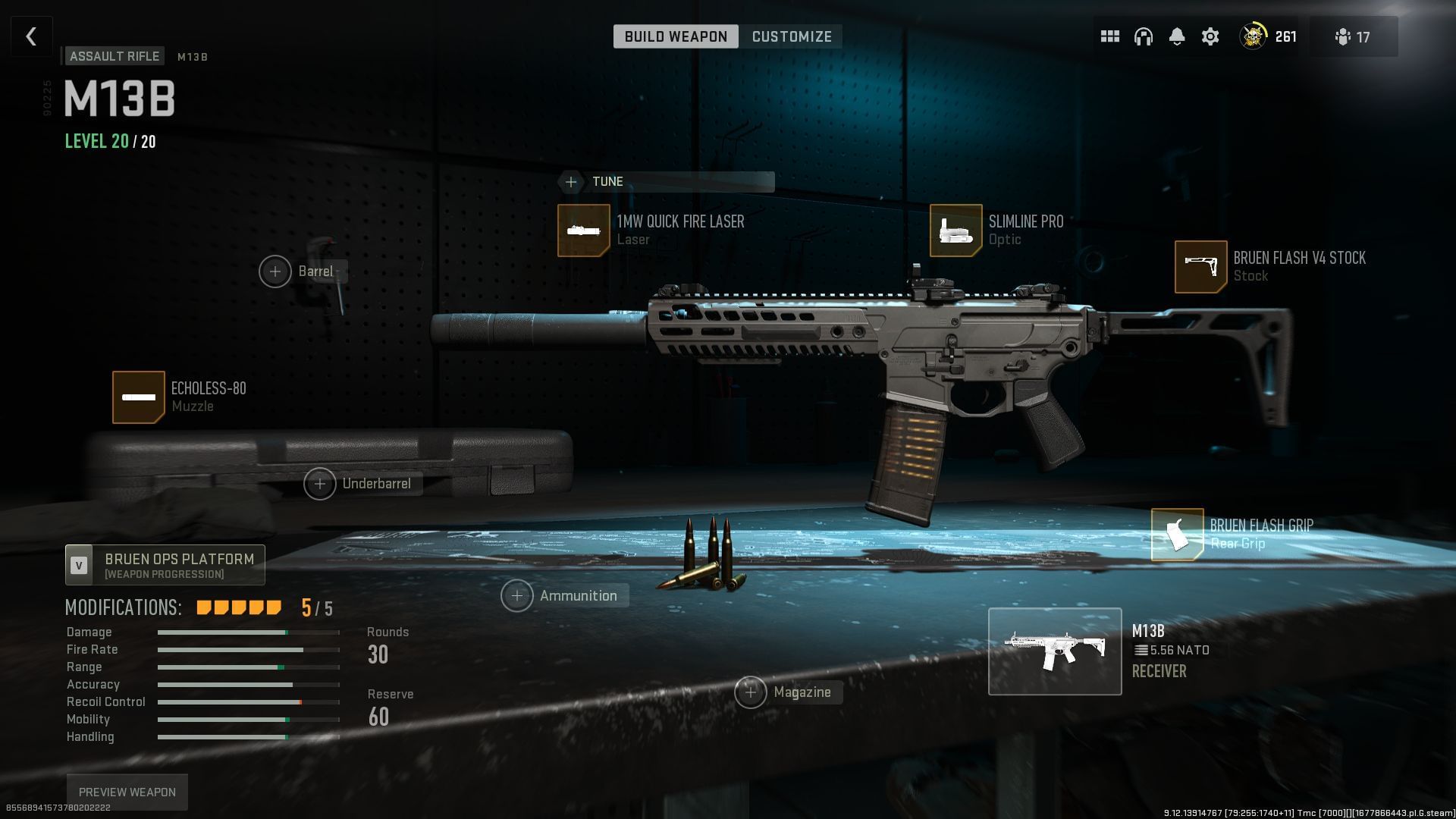This screenshot has width=1456, height=819.
Task: Select the Echoless-80 muzzle attachment
Action: pos(139,397)
